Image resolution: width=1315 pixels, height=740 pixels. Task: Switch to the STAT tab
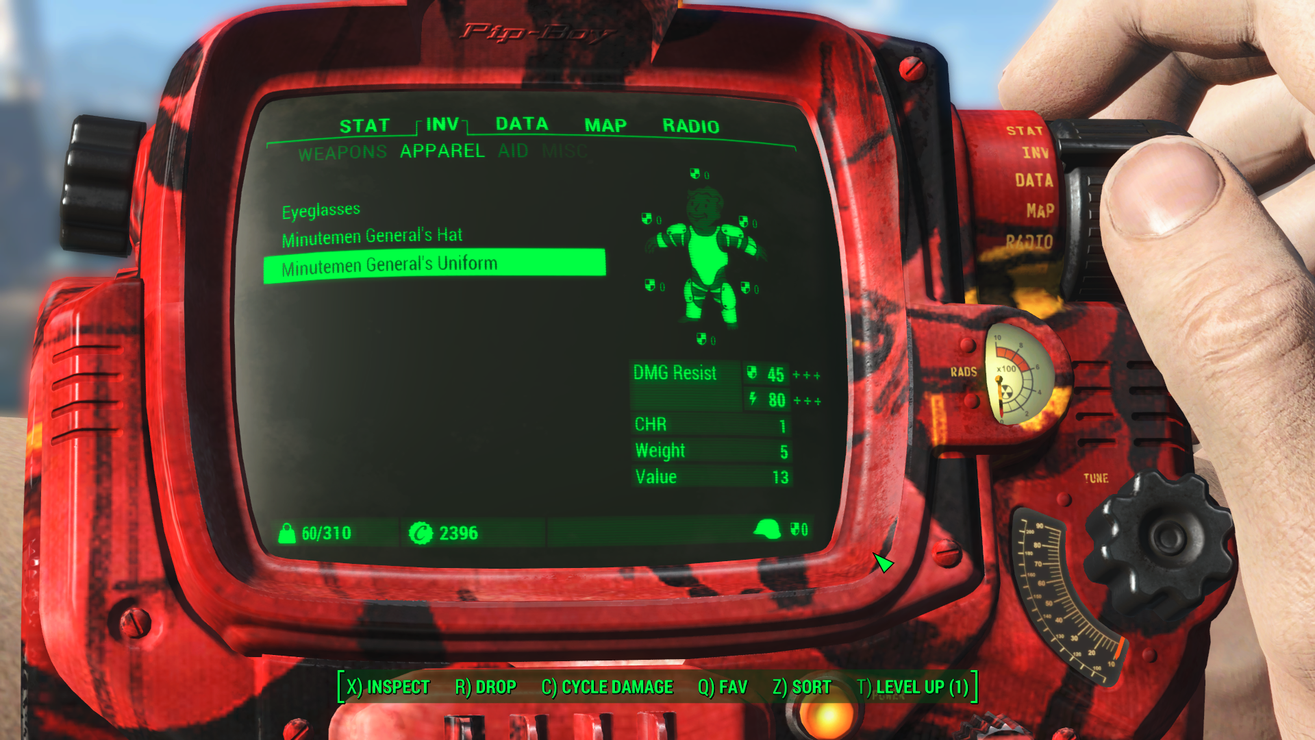click(364, 126)
